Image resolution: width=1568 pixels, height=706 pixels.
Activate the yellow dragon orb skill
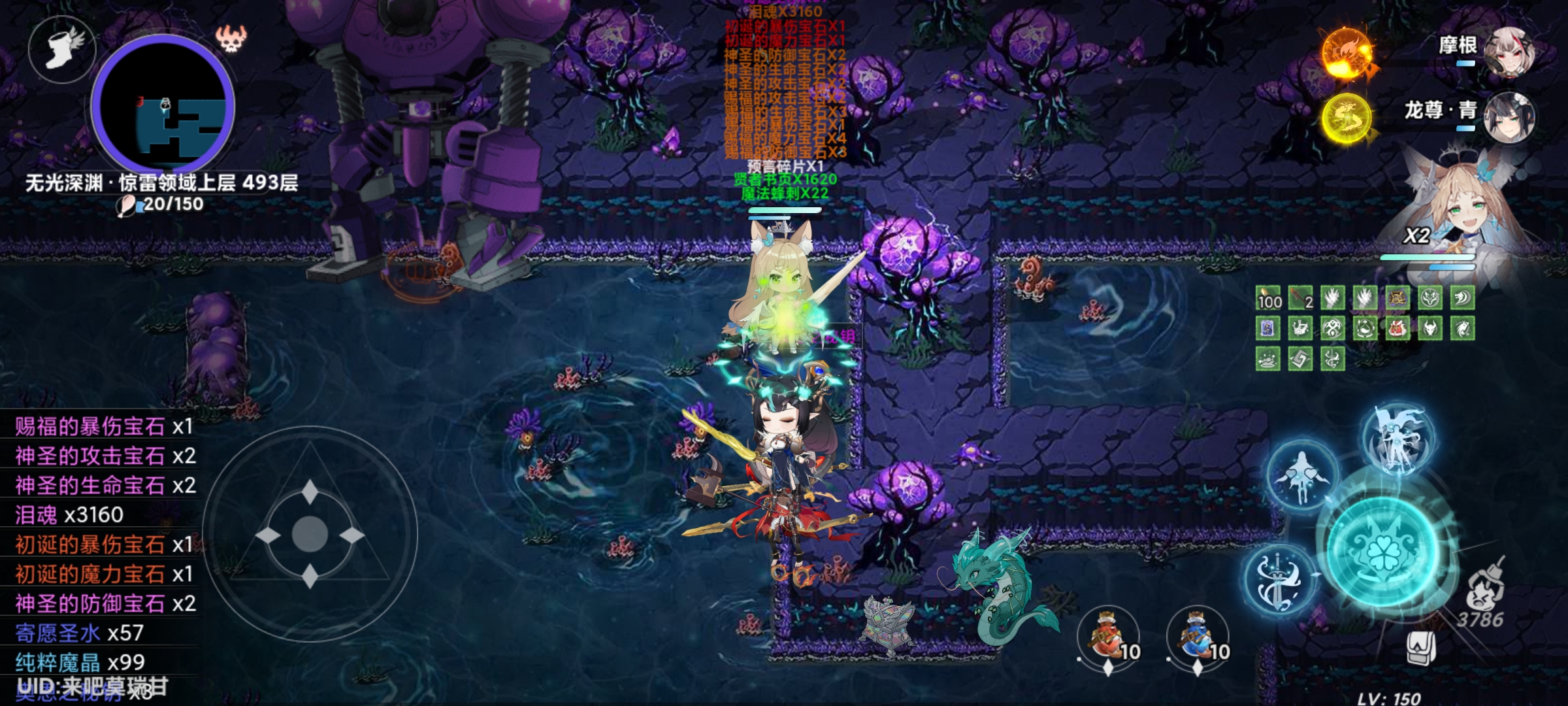pos(1347,119)
